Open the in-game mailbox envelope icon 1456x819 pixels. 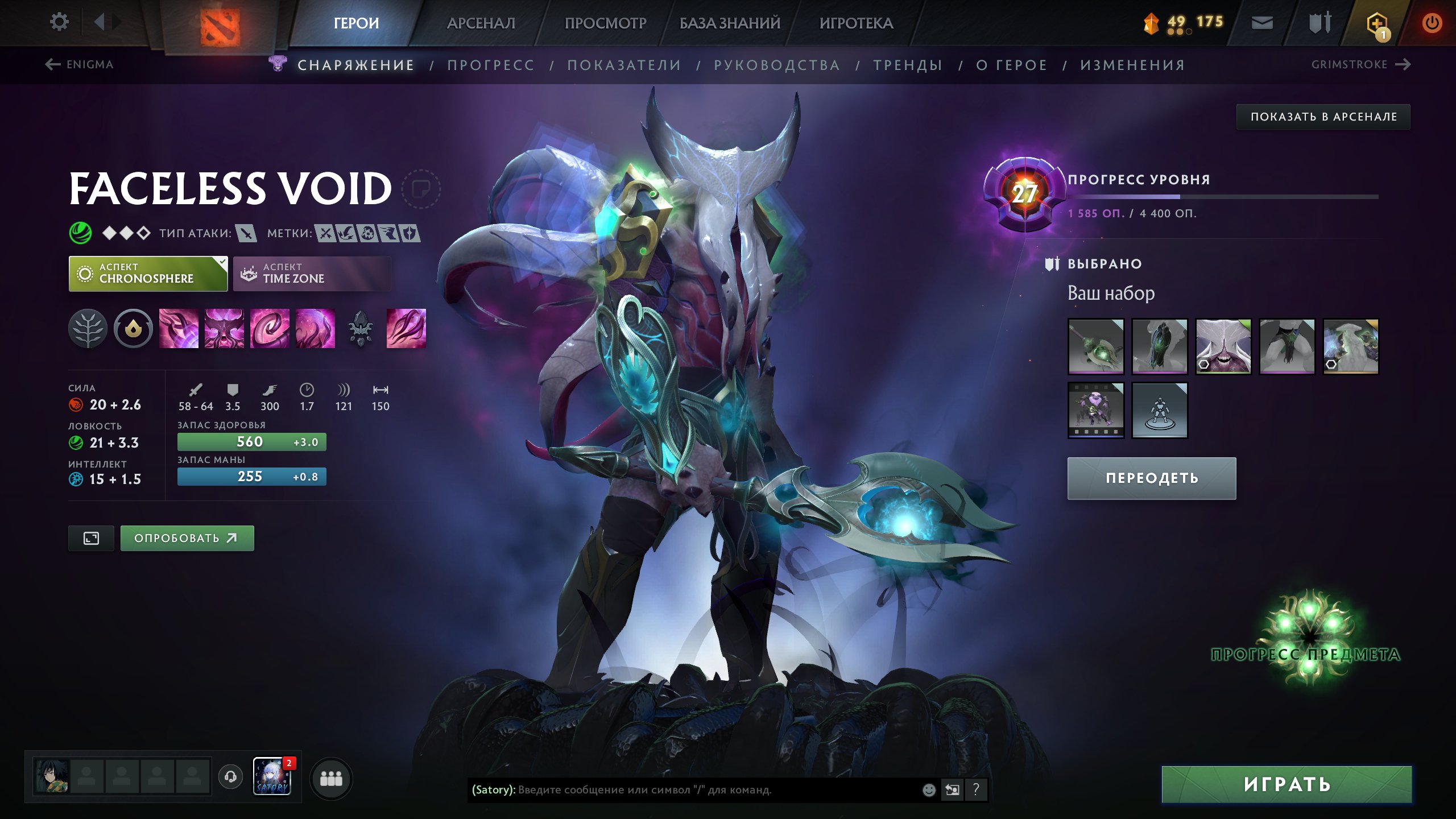1261,23
